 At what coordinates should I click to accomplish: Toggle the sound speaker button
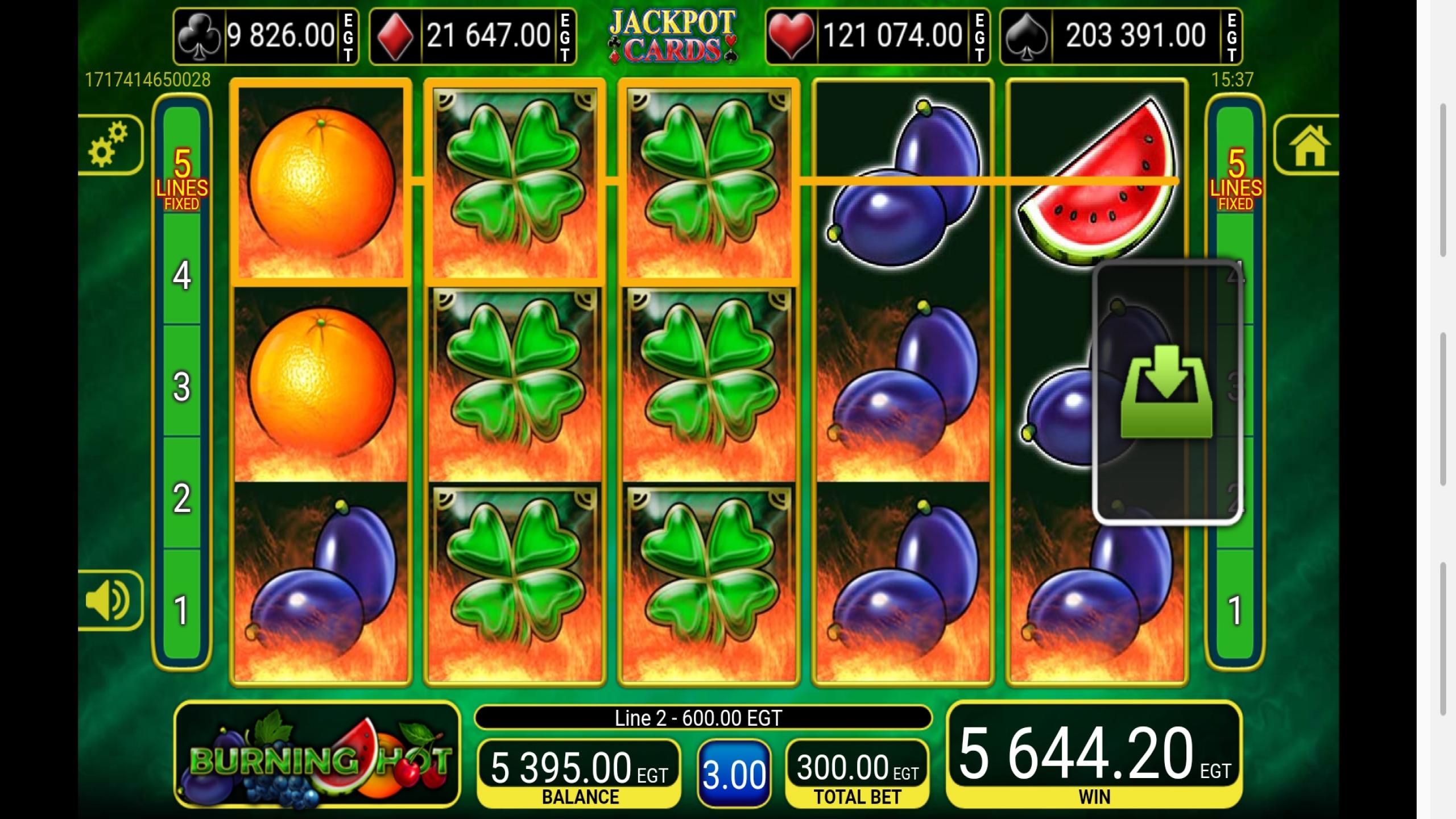tap(109, 601)
